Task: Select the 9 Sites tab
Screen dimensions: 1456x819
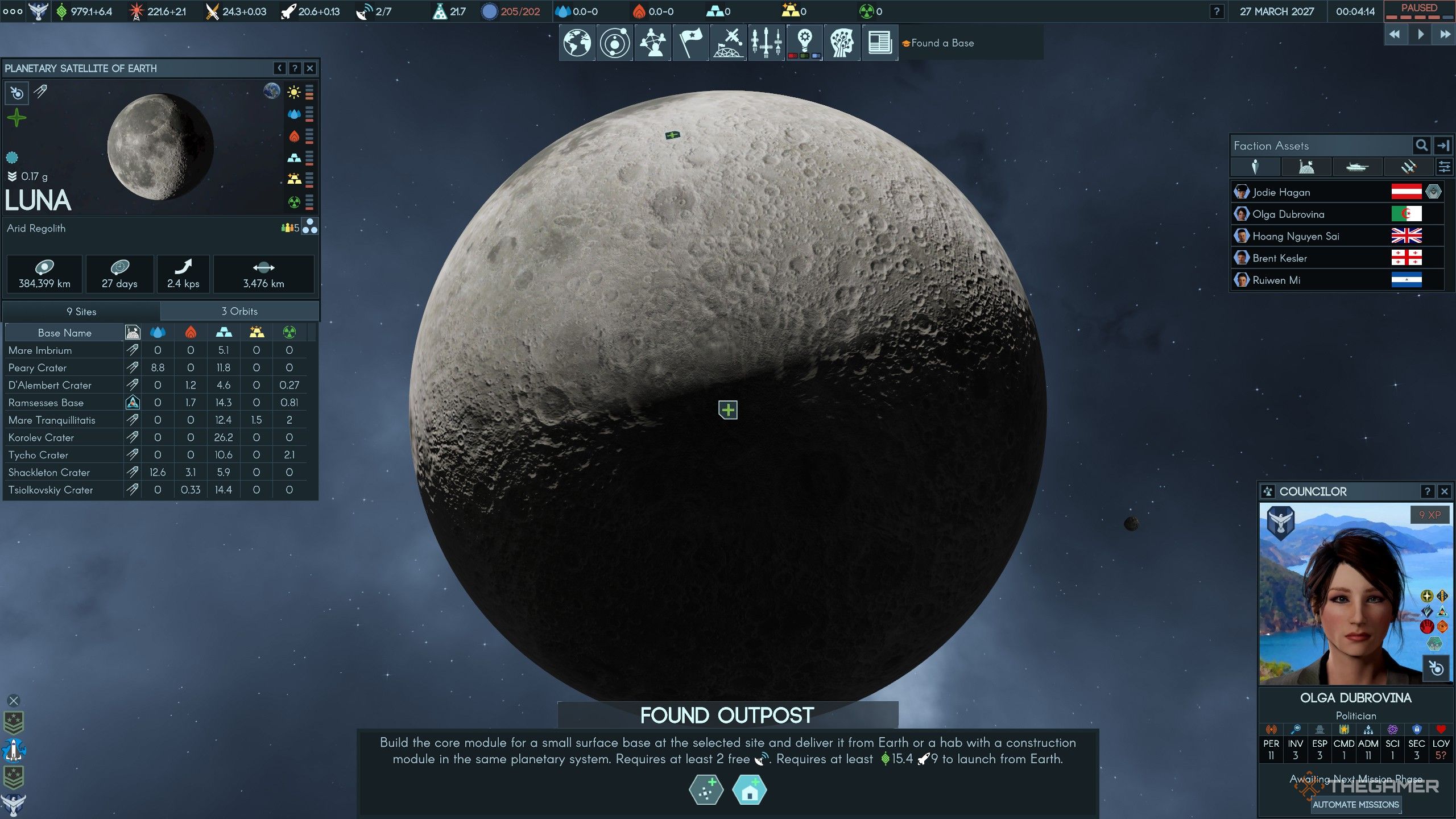Action: pos(81,311)
